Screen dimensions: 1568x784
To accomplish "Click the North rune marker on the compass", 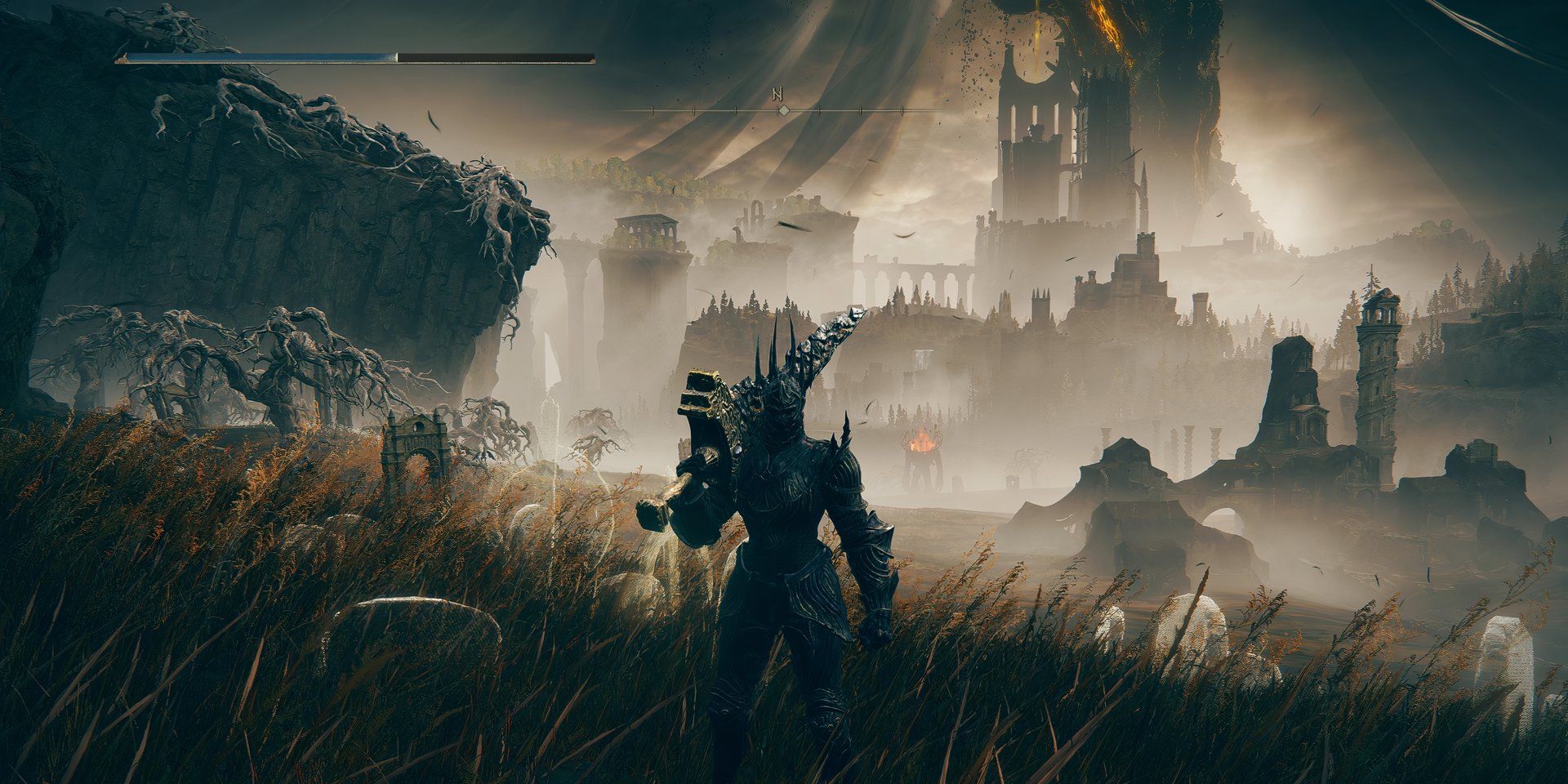I will click(x=777, y=94).
